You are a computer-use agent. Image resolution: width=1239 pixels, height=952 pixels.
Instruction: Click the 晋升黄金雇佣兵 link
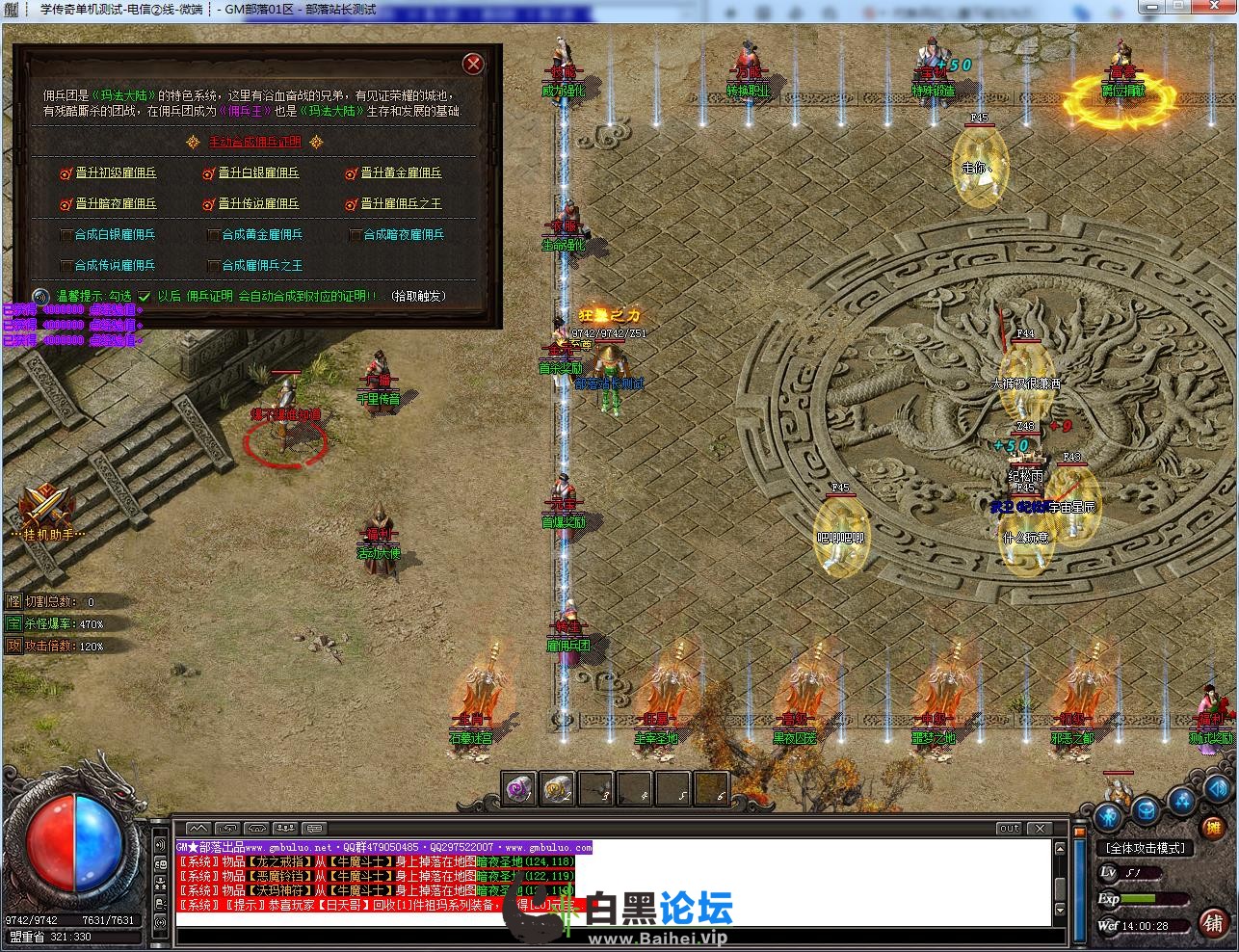click(401, 173)
